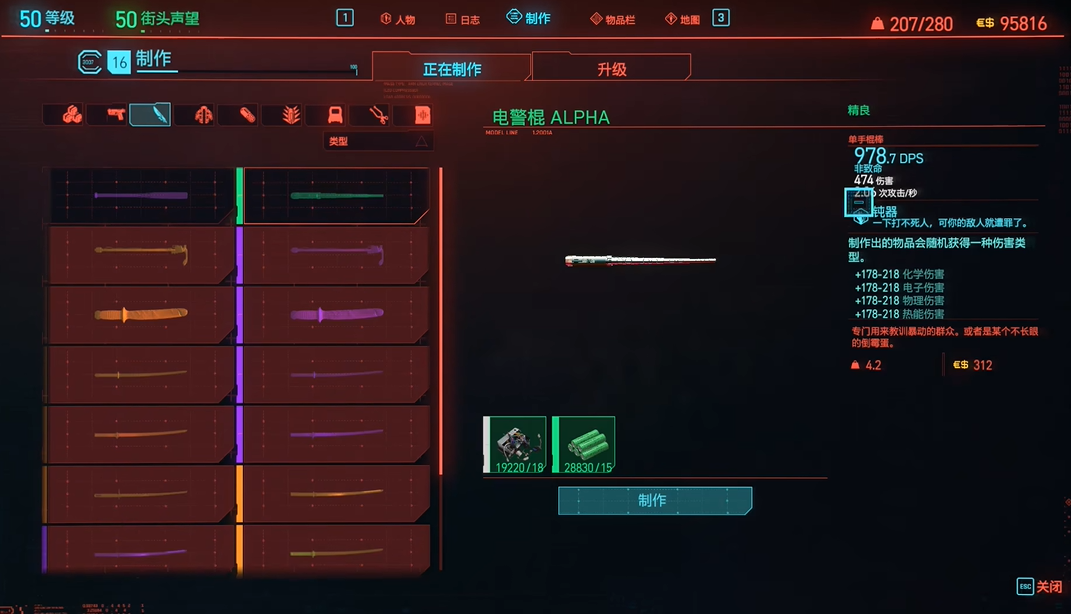Open the 日志 journal menu
The height and width of the screenshot is (614, 1071).
tap(463, 19)
